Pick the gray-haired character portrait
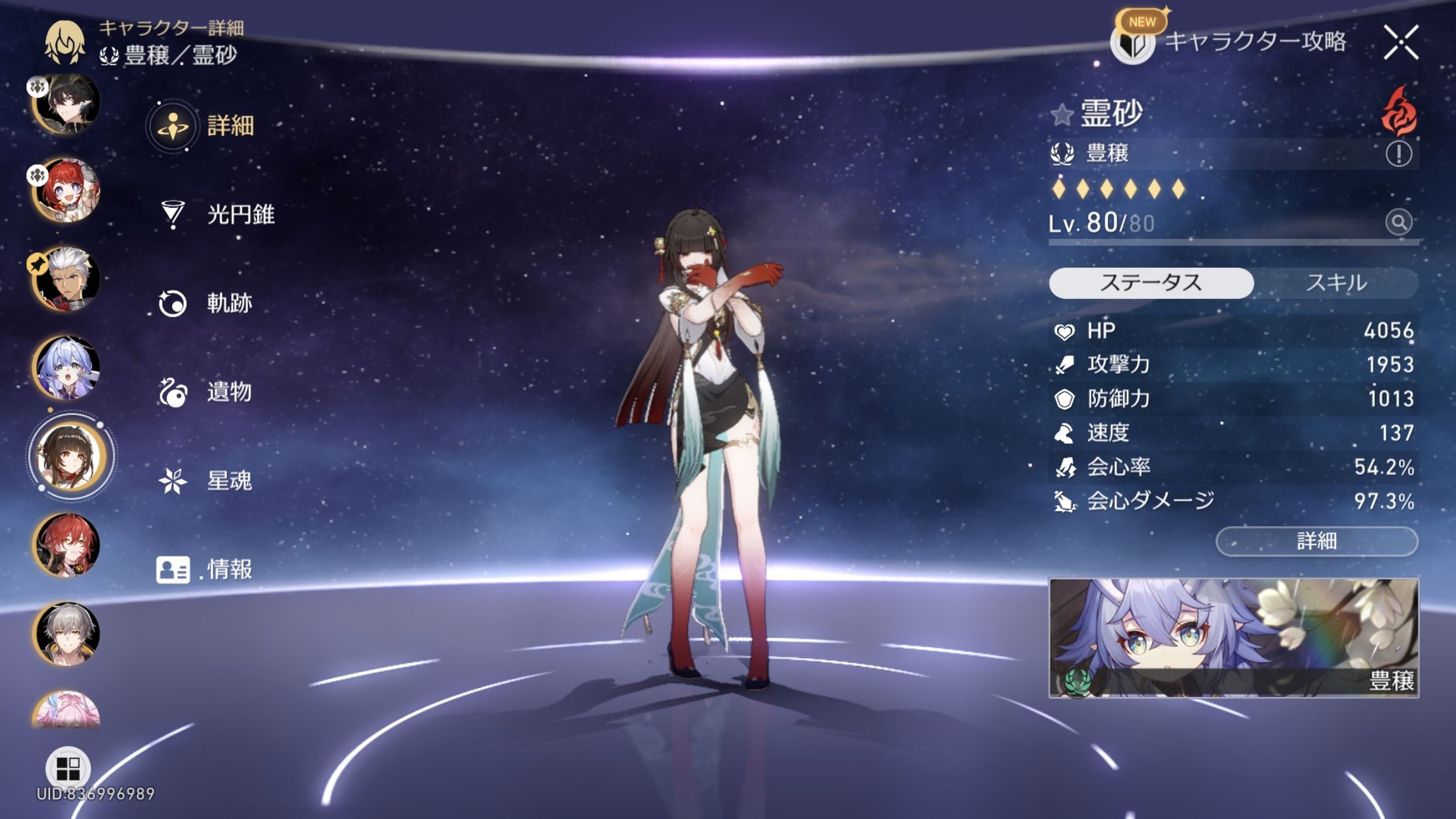 tap(67, 634)
